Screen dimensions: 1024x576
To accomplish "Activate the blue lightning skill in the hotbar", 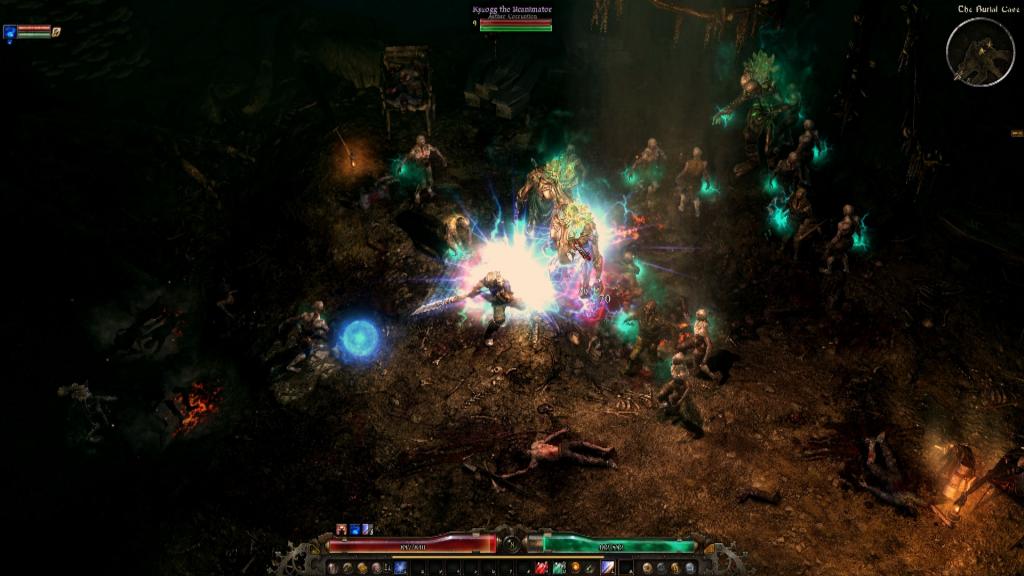I will [400, 567].
